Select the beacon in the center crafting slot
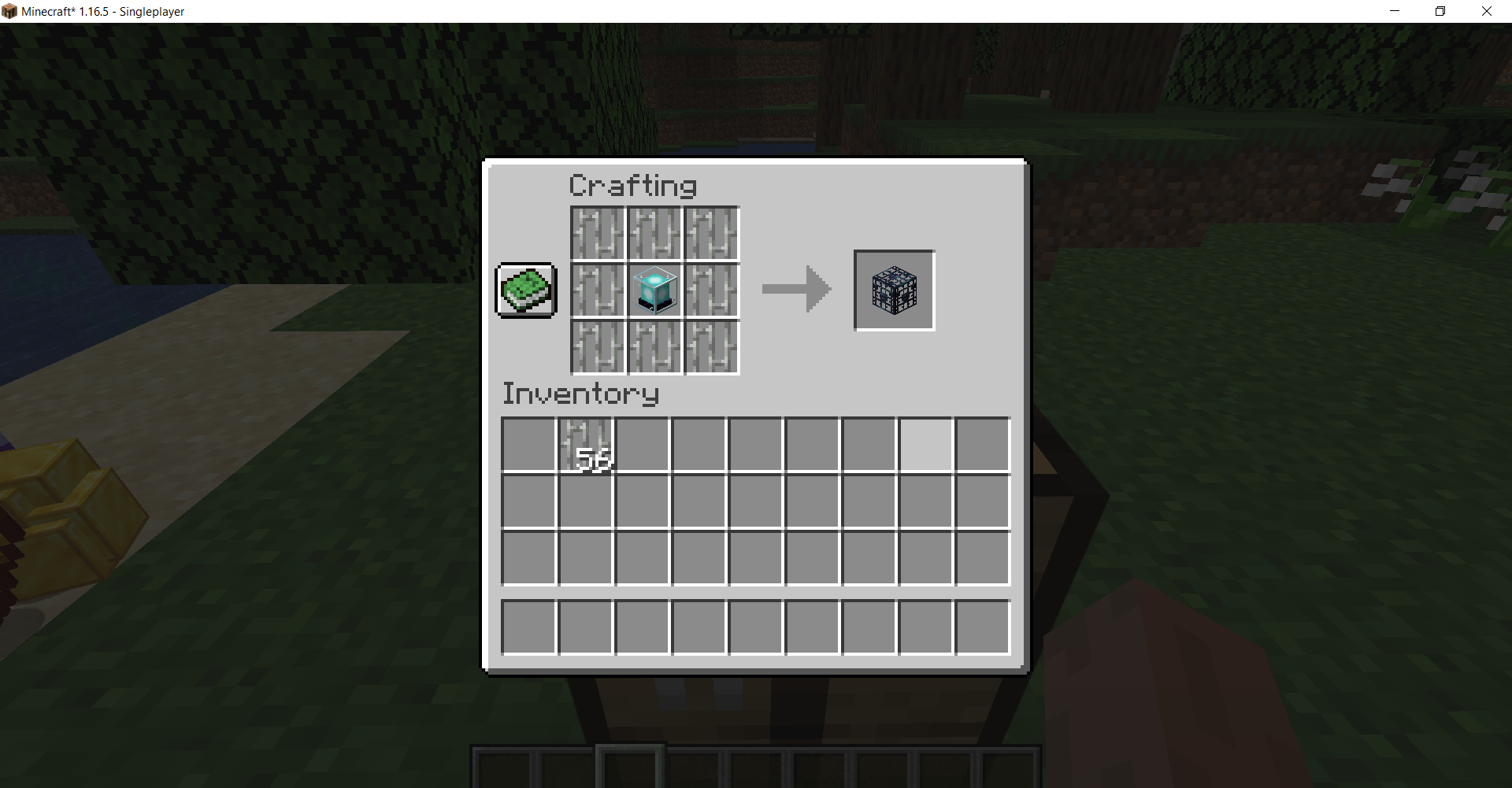Viewport: 1512px width, 788px height. pyautogui.click(x=654, y=290)
